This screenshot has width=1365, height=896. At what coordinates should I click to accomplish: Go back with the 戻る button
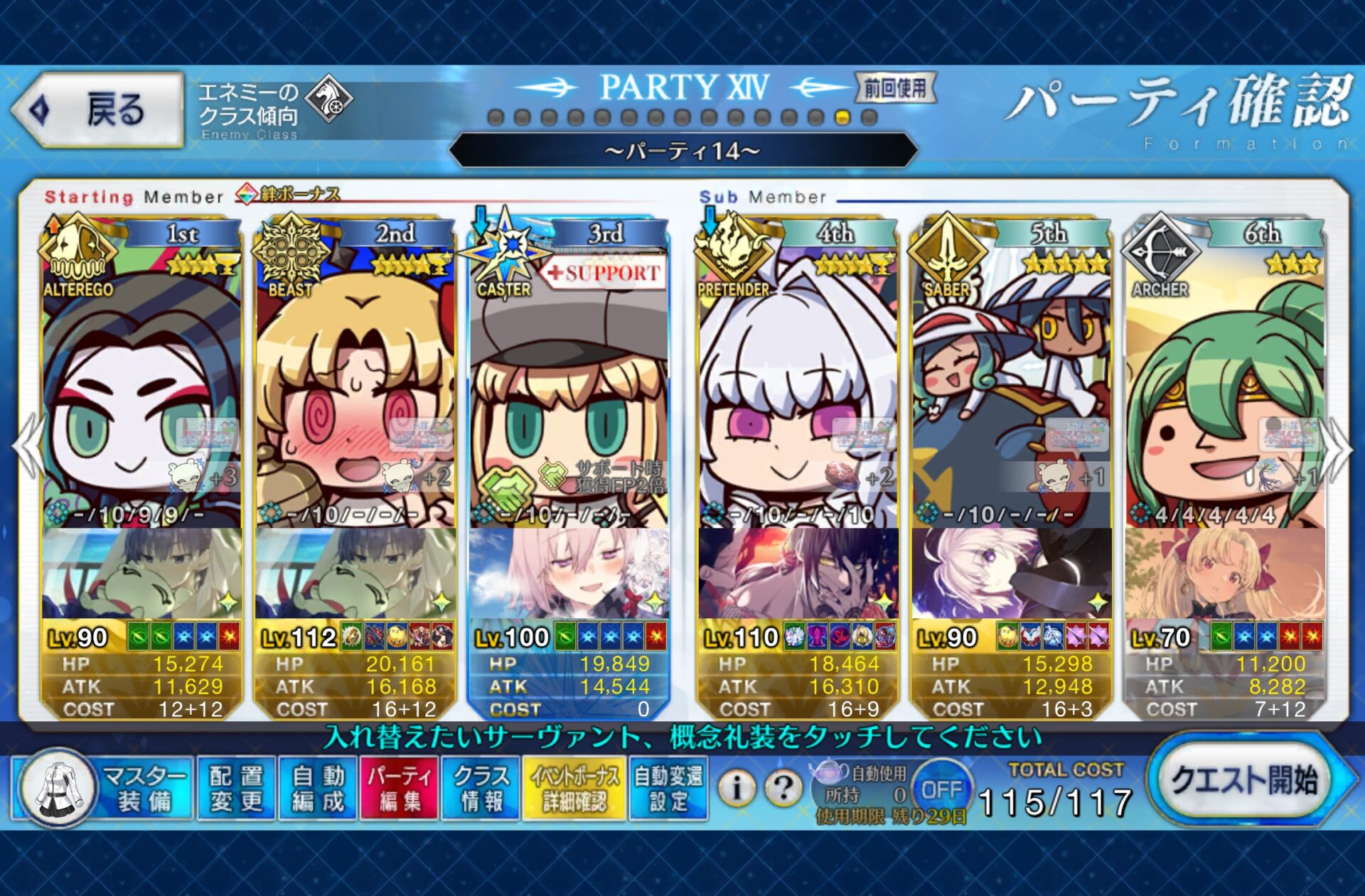tap(98, 110)
